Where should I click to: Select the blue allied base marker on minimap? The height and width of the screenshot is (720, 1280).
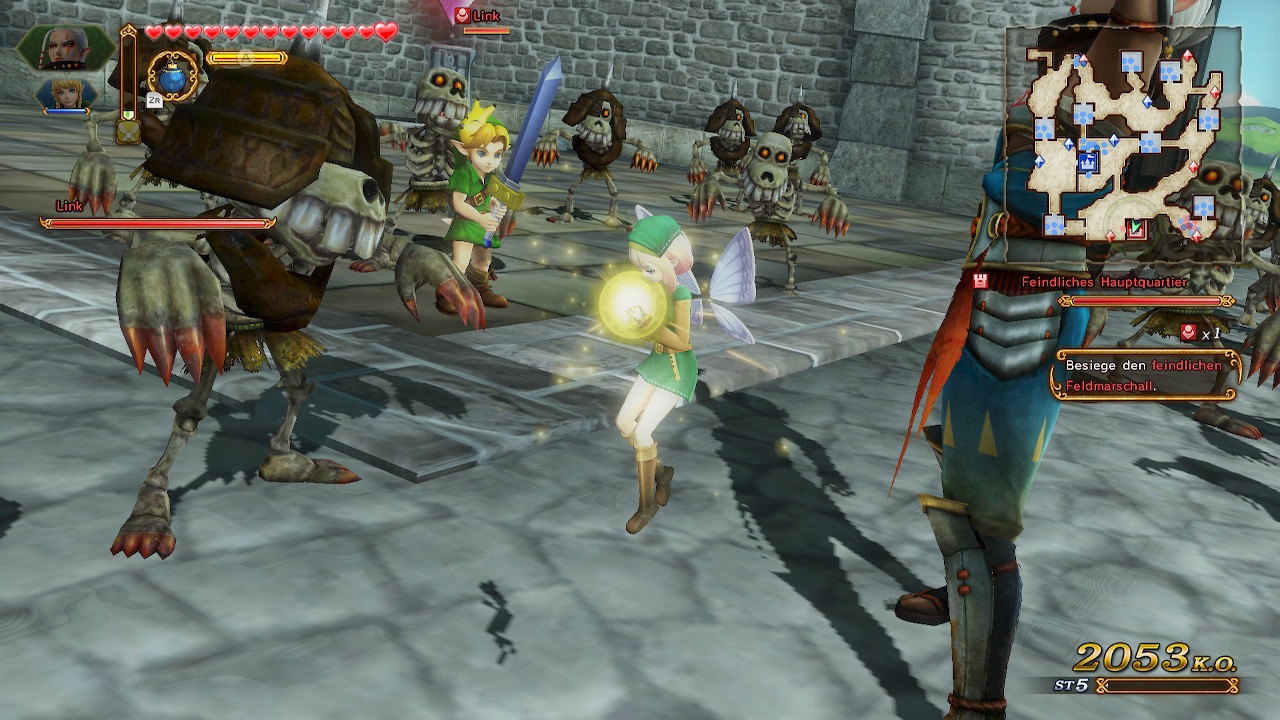tap(1088, 162)
